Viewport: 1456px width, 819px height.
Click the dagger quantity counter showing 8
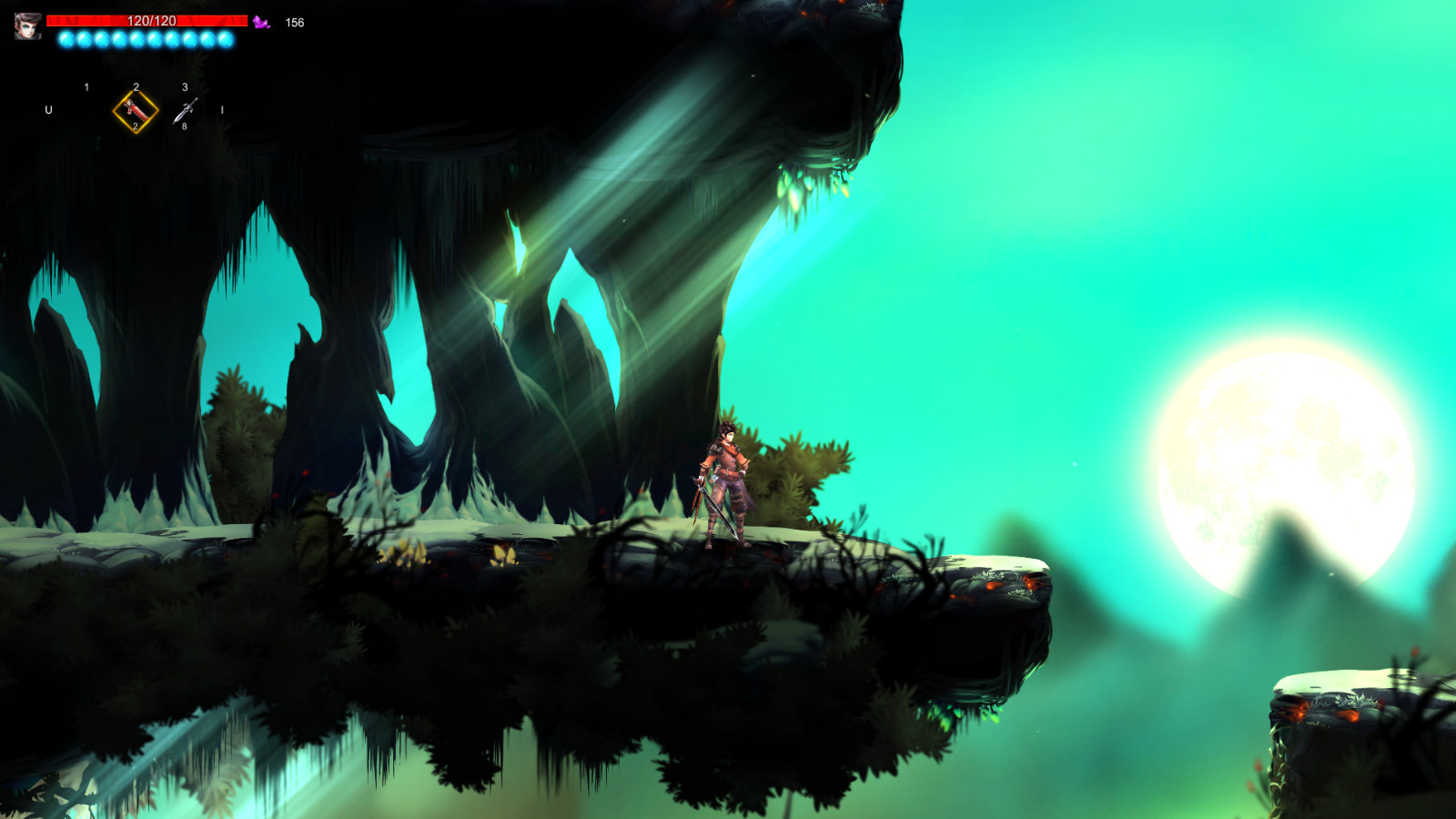[x=185, y=126]
